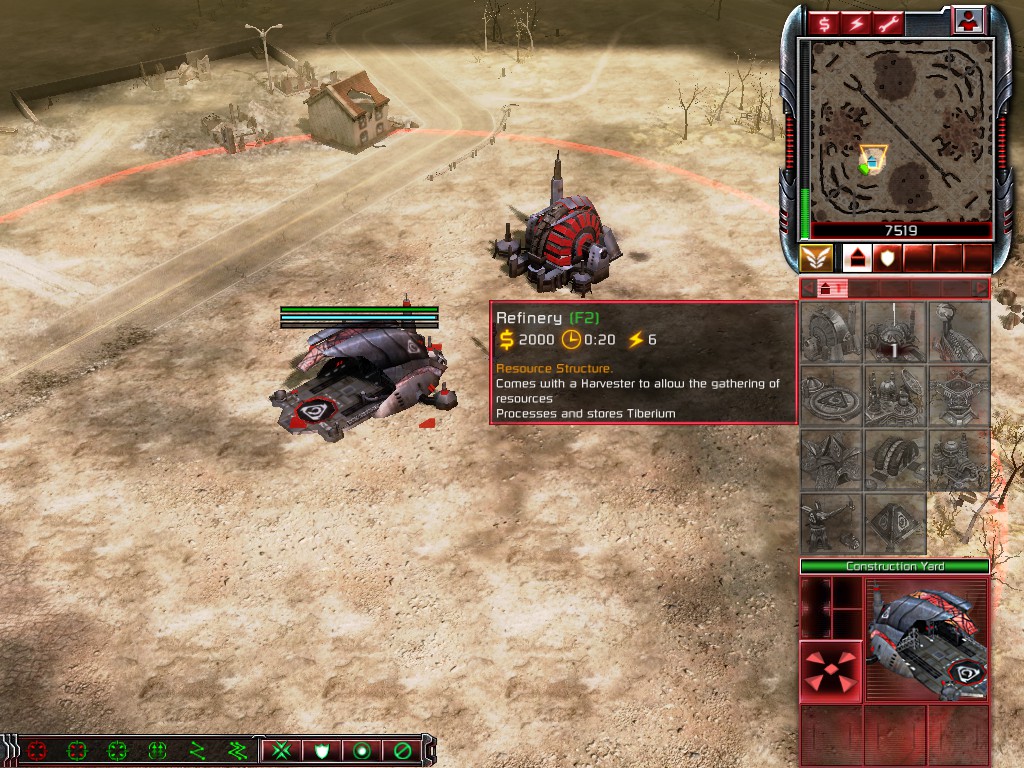Choose the hold fire stance icon

[x=402, y=750]
